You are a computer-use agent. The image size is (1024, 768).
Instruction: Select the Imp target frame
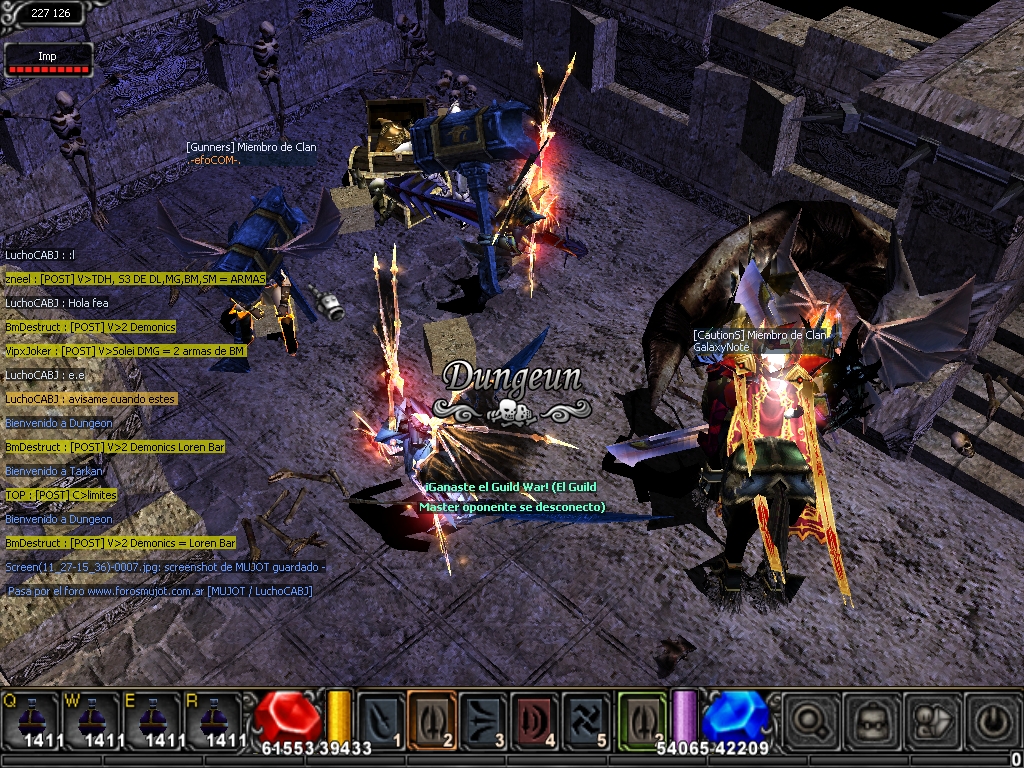click(x=48, y=61)
